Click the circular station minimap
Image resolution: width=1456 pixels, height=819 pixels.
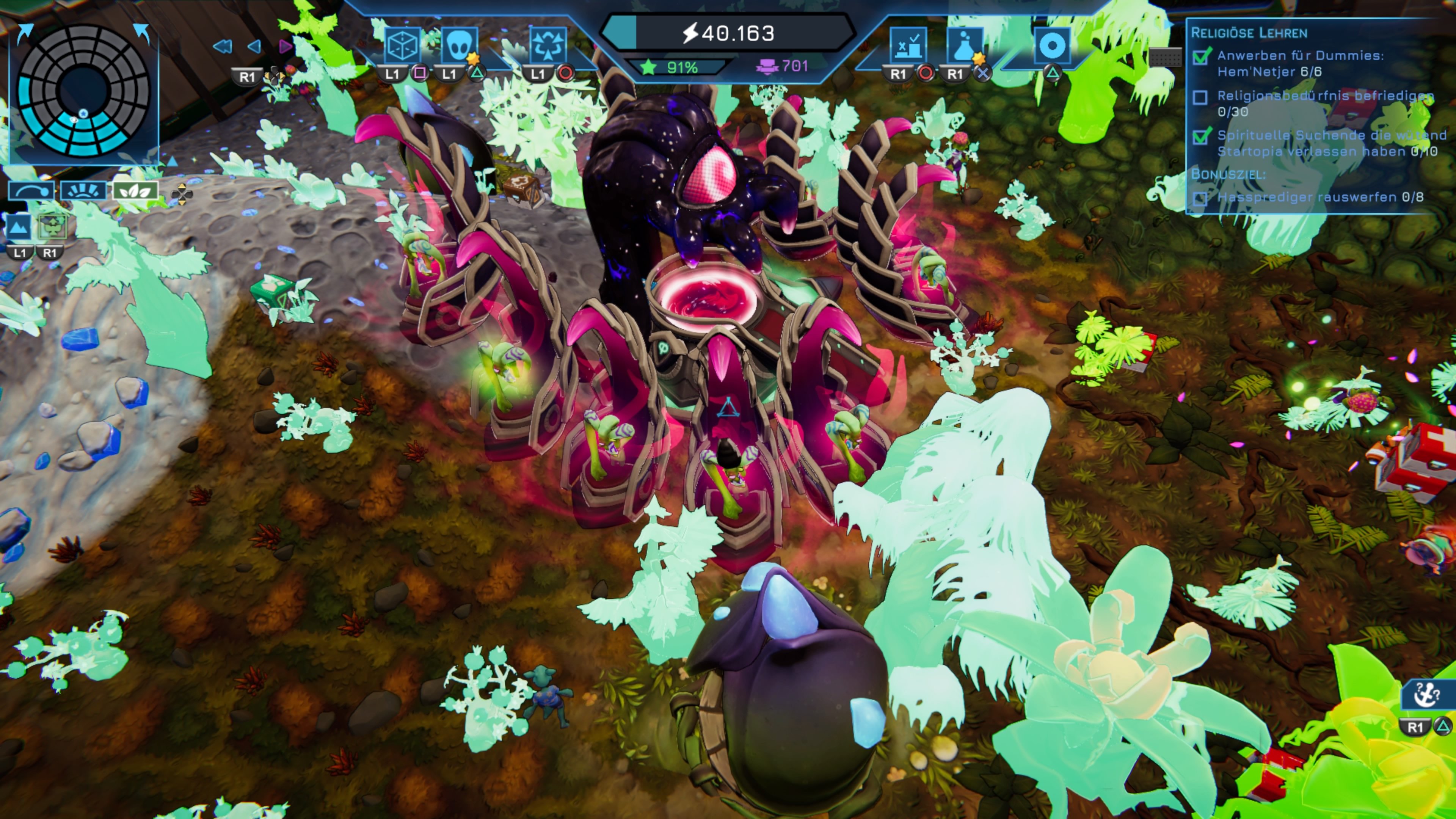pos(84,91)
